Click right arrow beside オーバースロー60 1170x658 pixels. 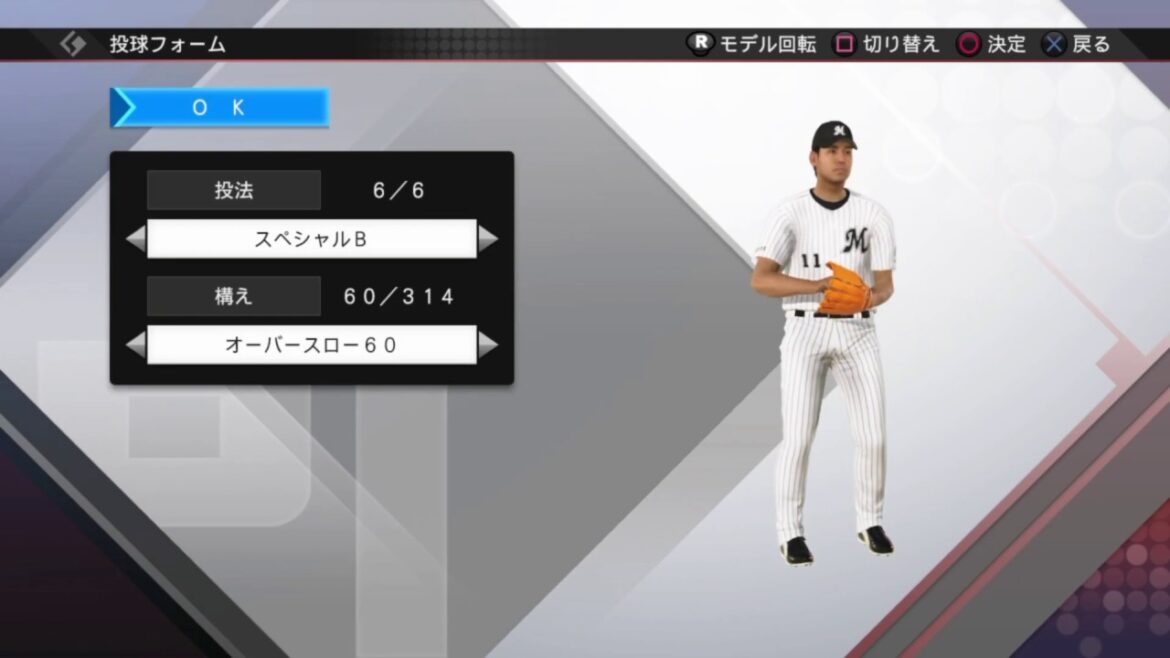click(488, 345)
